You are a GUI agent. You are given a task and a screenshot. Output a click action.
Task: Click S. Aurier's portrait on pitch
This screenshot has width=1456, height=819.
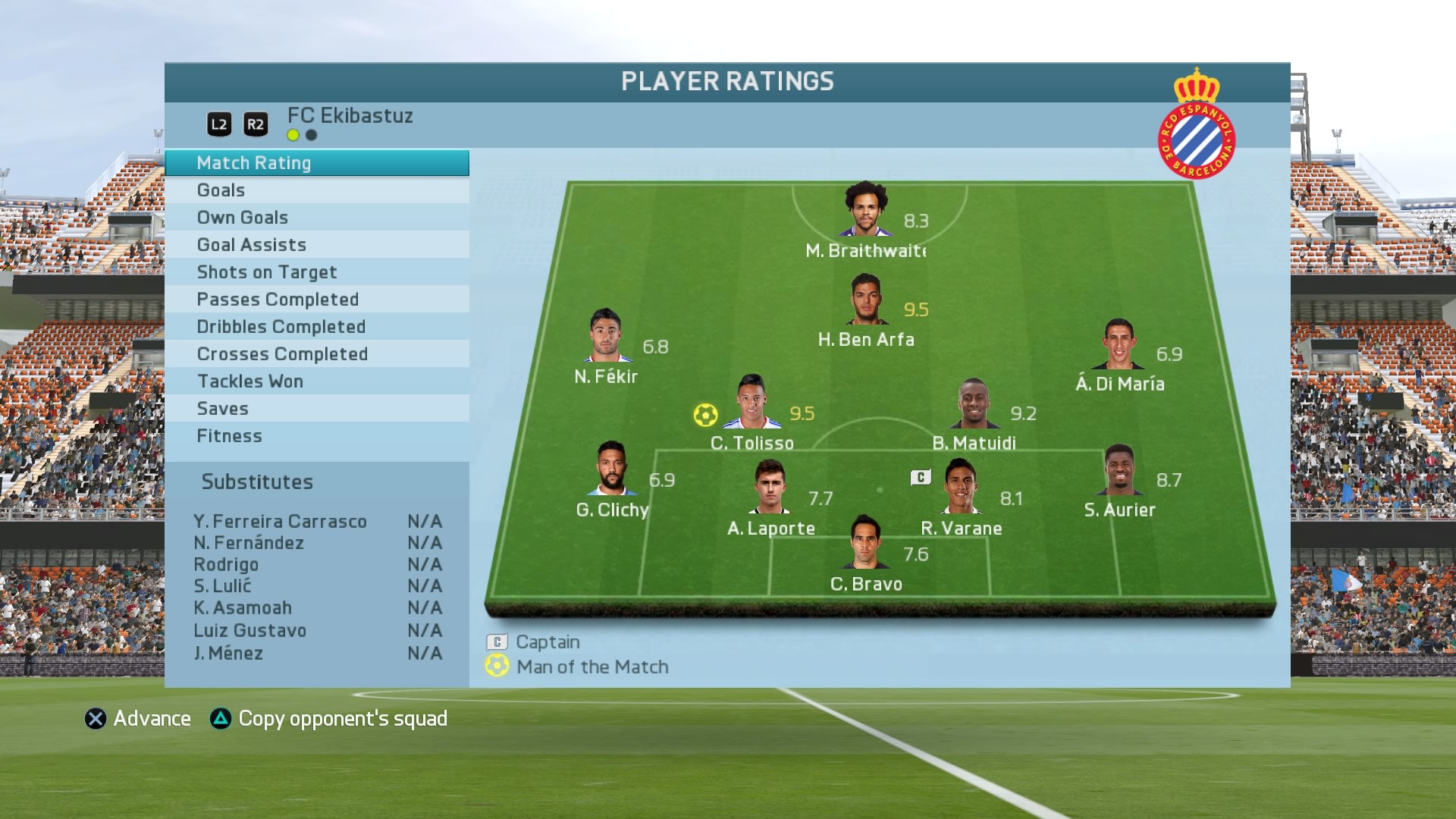click(1120, 470)
